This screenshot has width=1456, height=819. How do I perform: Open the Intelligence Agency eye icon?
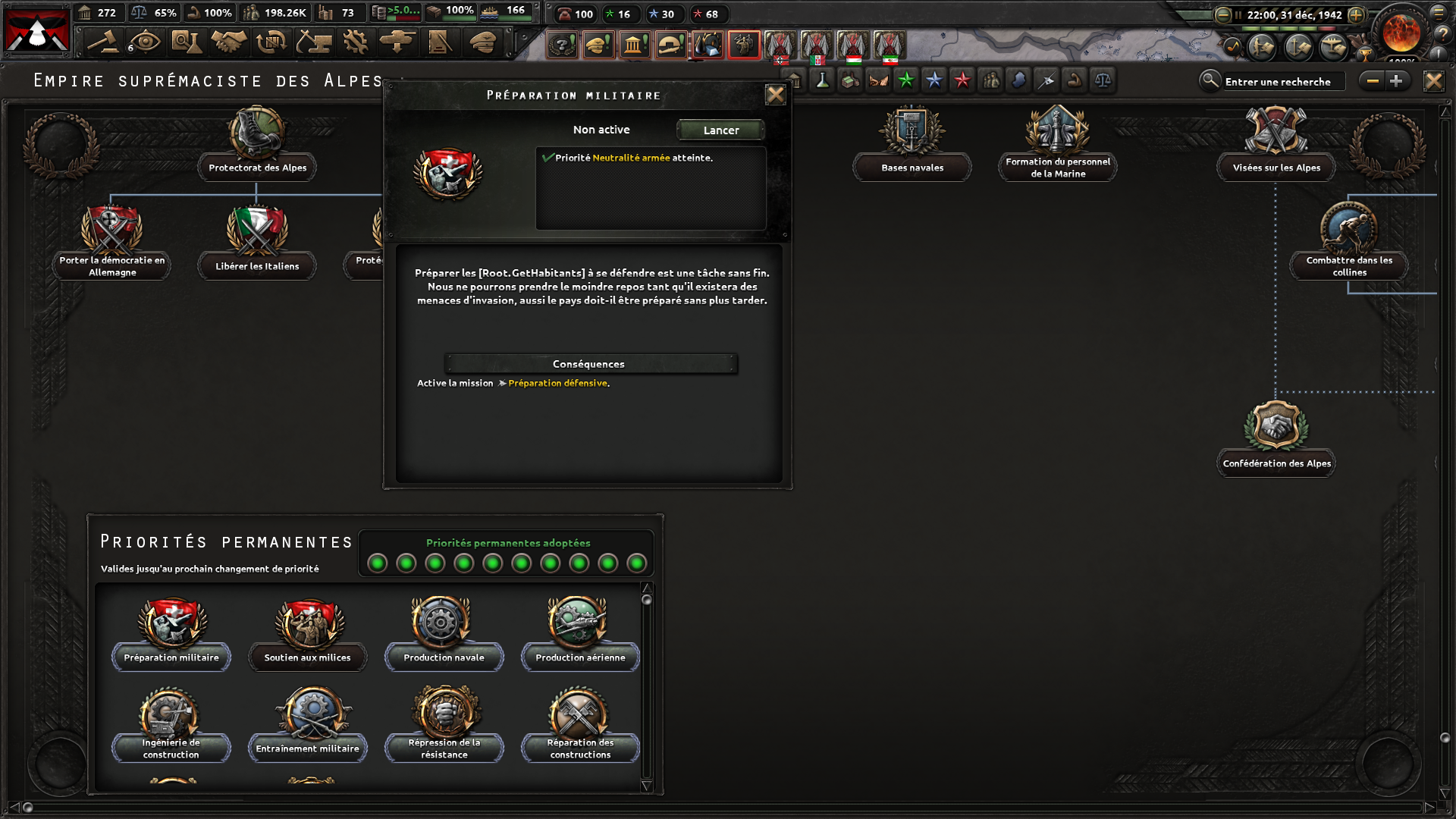tap(144, 42)
